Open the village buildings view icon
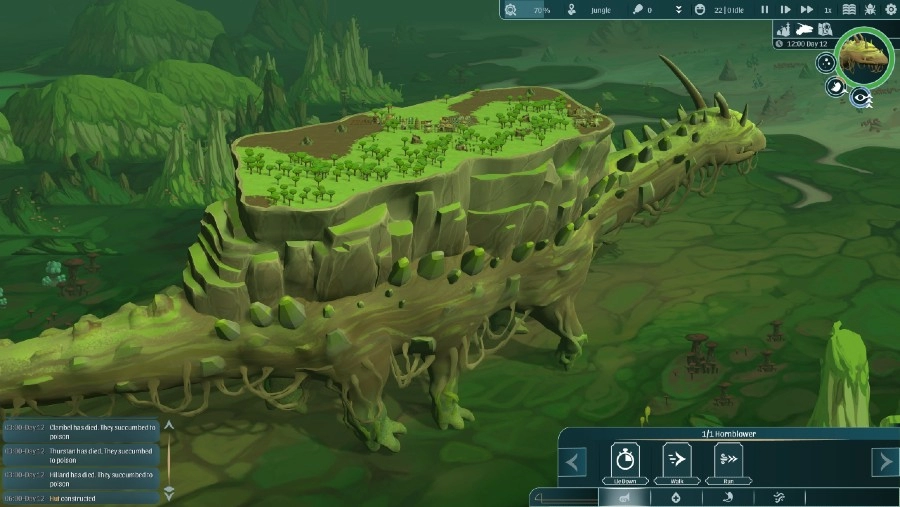 tap(783, 29)
